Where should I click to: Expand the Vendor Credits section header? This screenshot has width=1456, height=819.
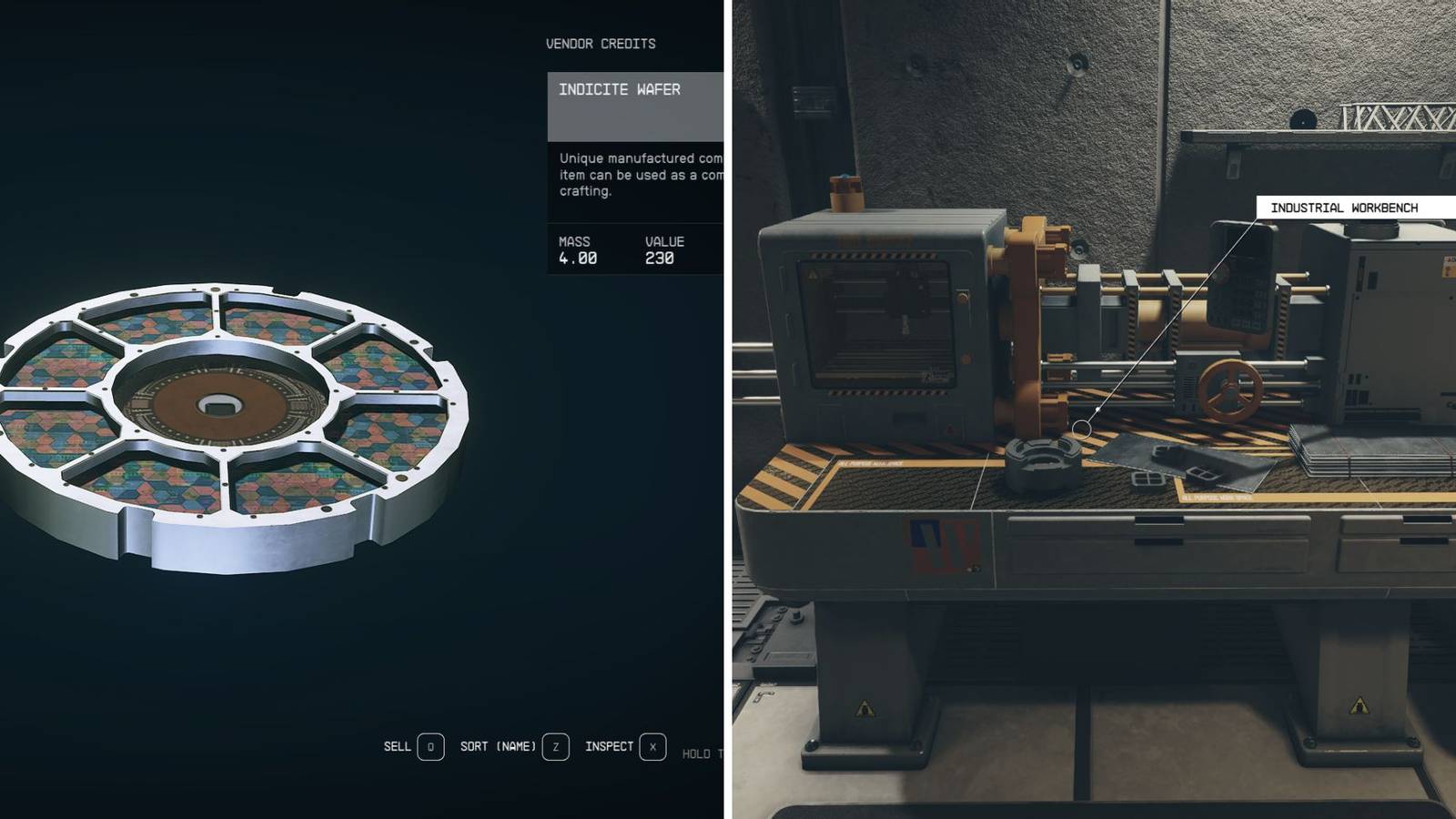pyautogui.click(x=601, y=43)
